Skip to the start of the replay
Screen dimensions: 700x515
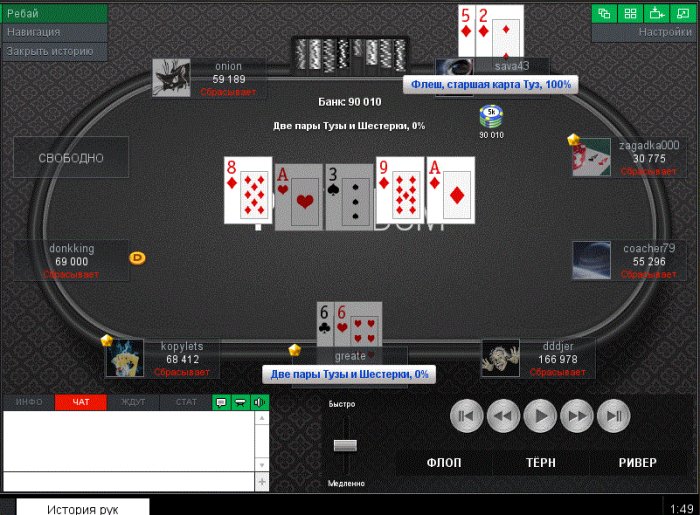[x=465, y=415]
